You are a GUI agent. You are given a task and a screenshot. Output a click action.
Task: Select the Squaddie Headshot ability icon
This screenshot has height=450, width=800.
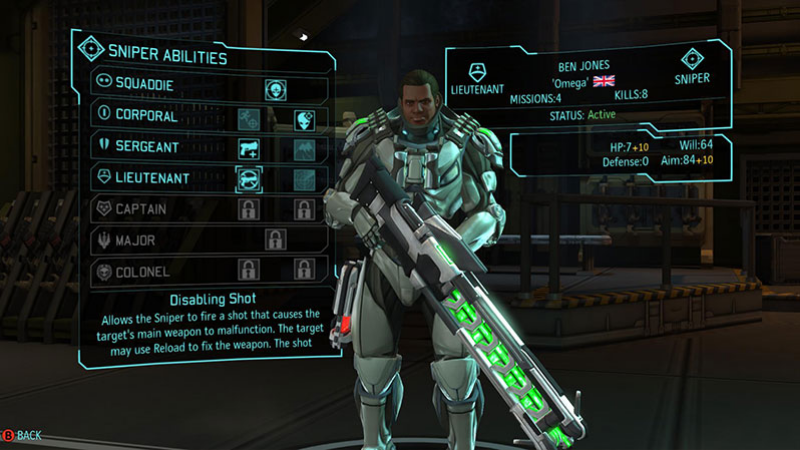(275, 87)
